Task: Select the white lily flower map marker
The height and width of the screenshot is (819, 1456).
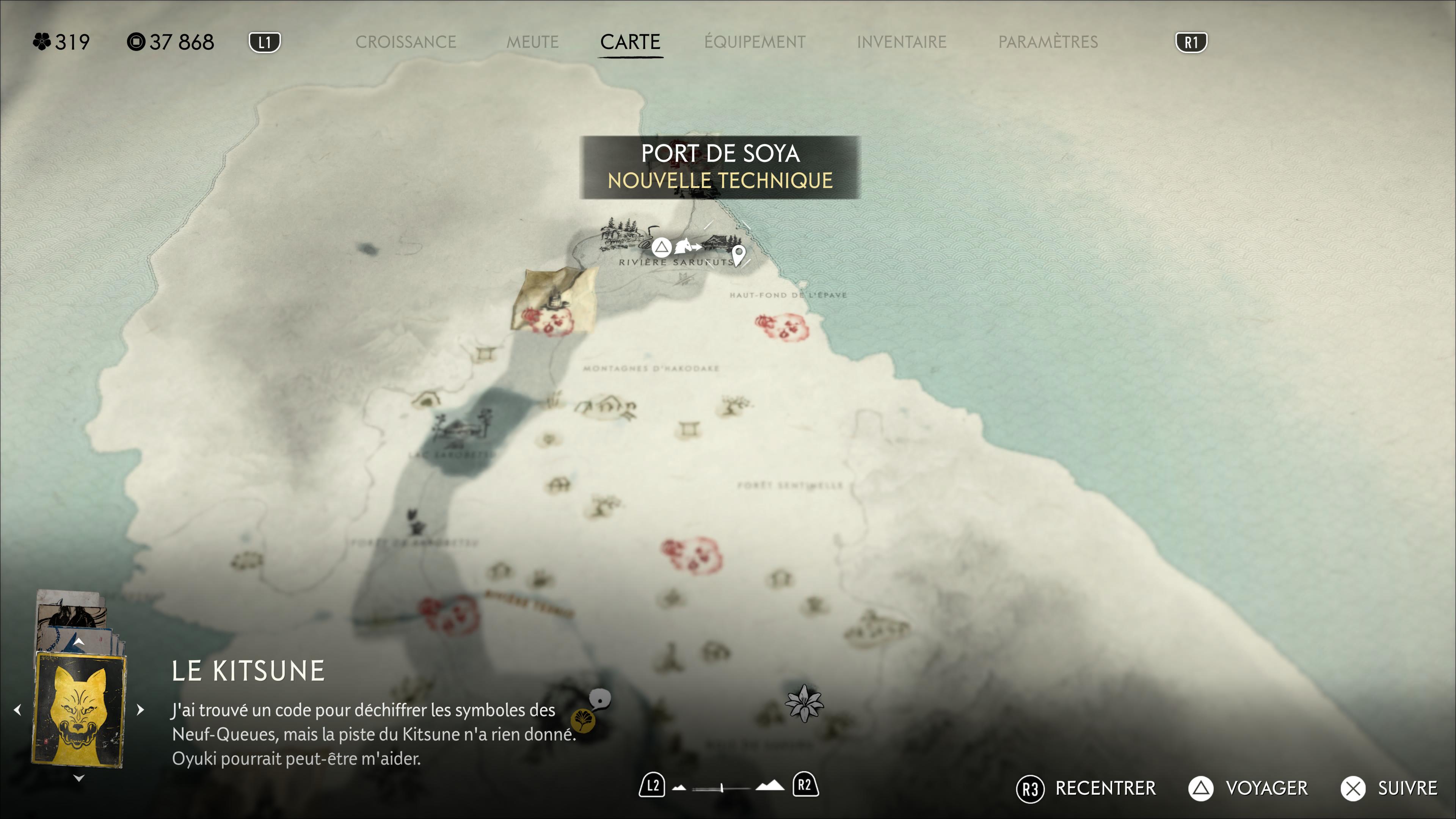Action: click(x=804, y=703)
